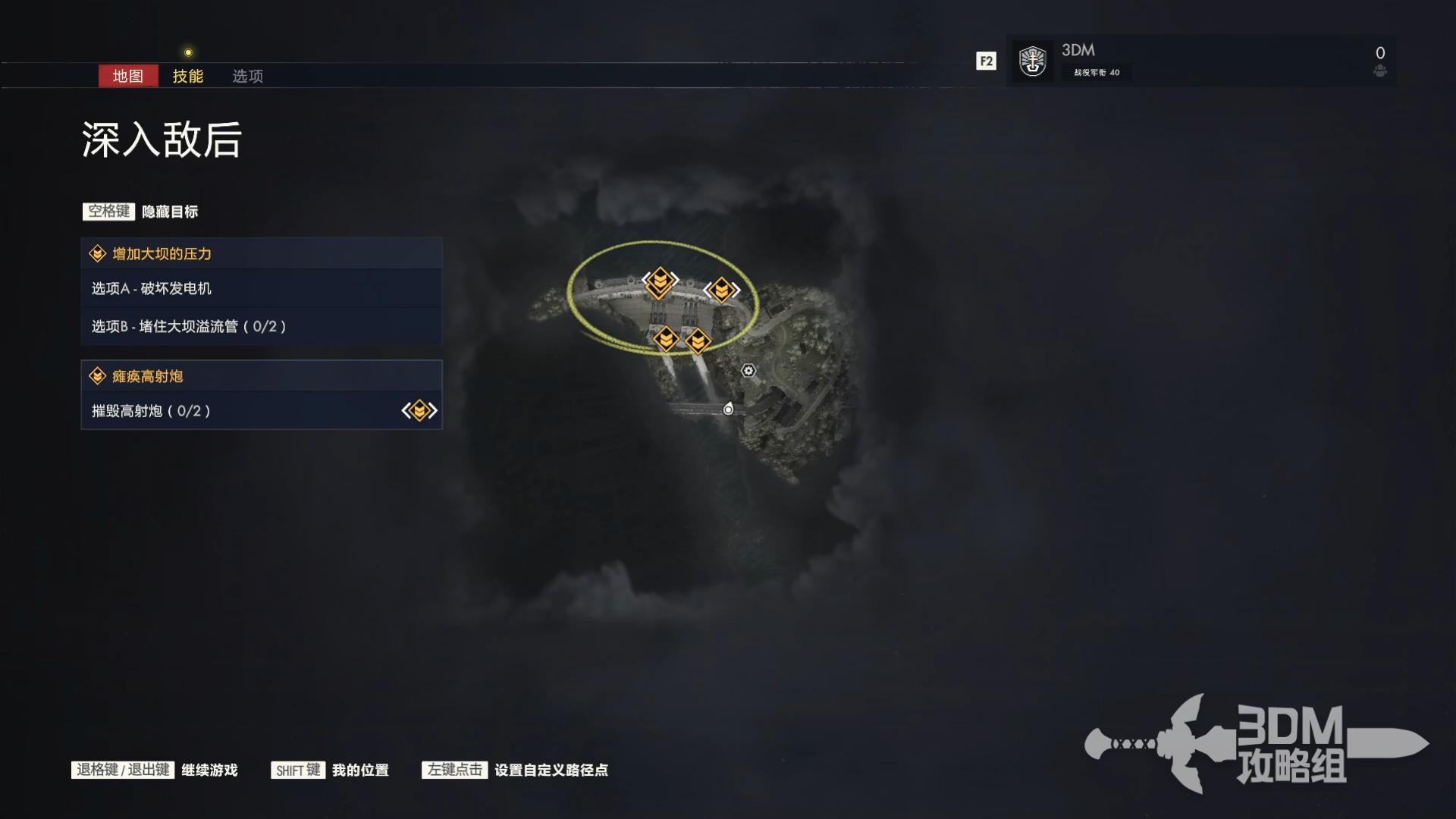Select the 增加大坝的压力 objective header
The image size is (1456, 819).
coord(261,254)
